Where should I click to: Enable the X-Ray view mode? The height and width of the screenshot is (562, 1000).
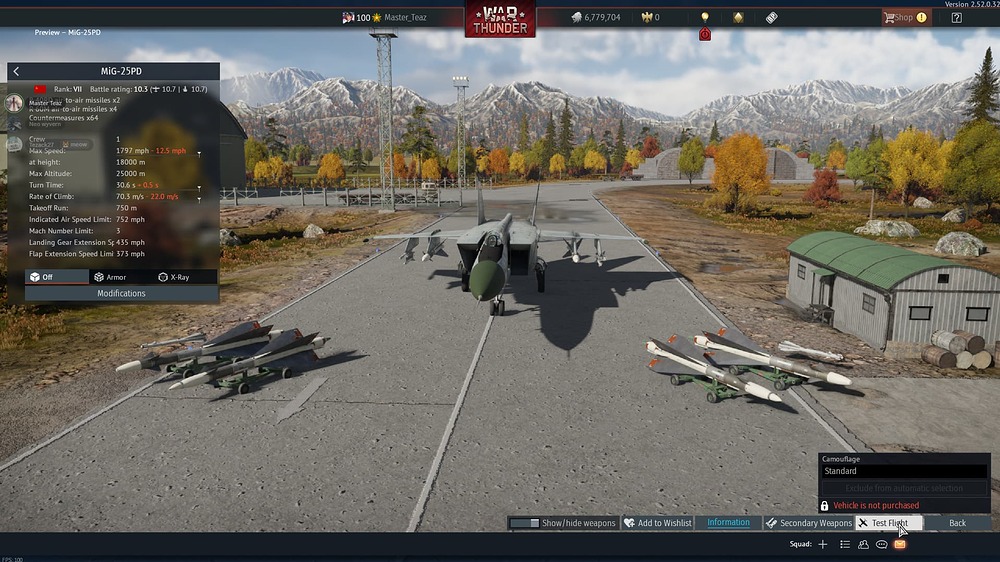(174, 277)
